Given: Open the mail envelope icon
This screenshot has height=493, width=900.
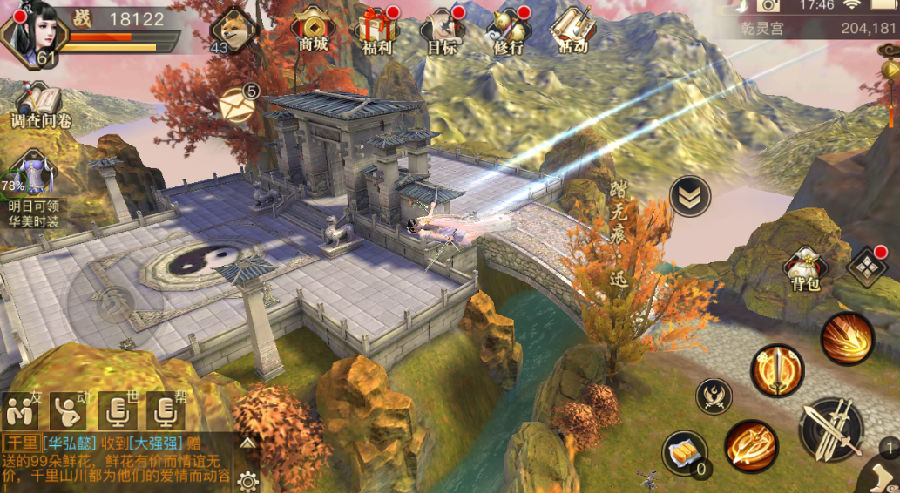Looking at the screenshot, I should 238,105.
